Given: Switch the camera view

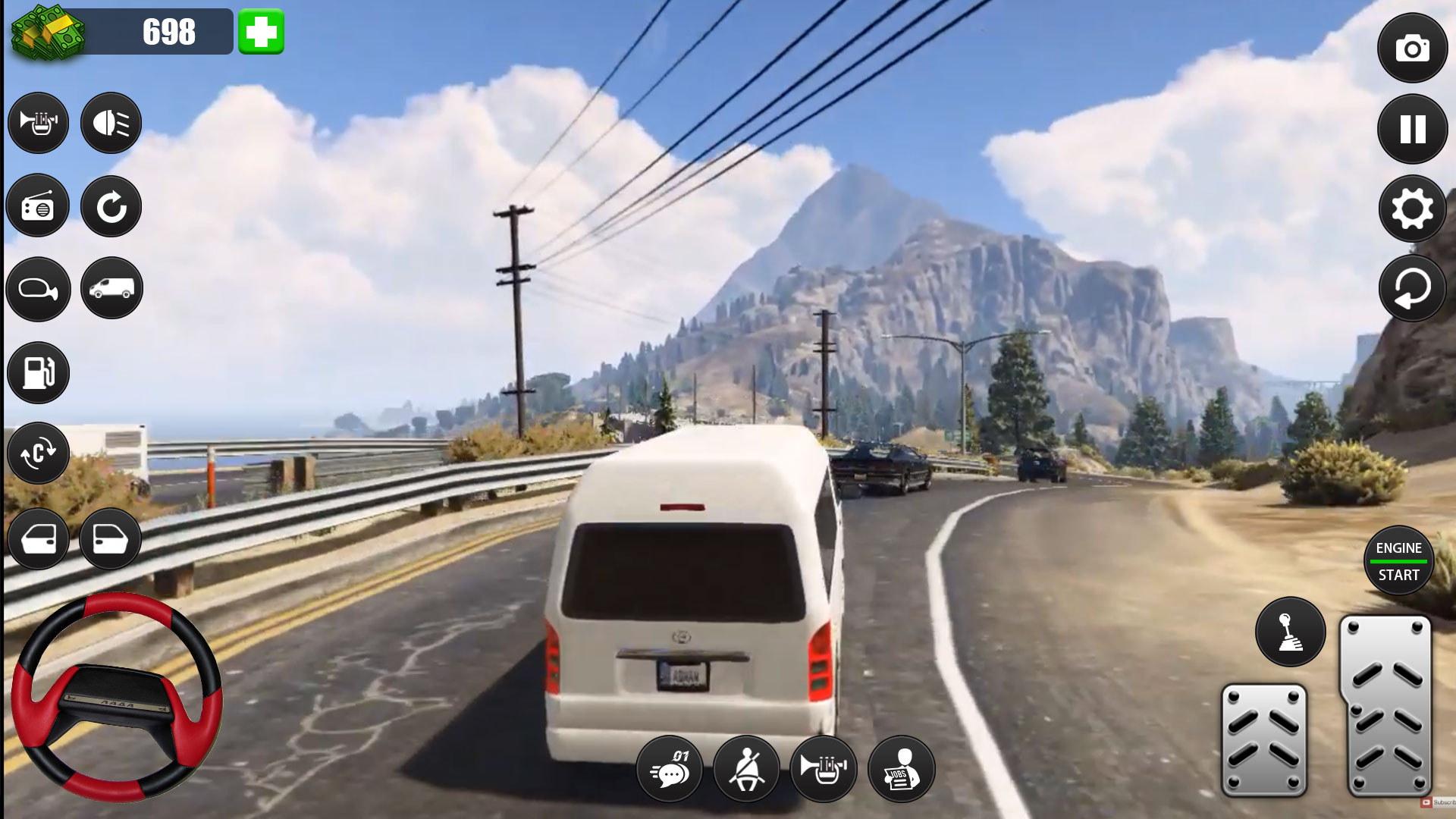Looking at the screenshot, I should click(x=38, y=453).
